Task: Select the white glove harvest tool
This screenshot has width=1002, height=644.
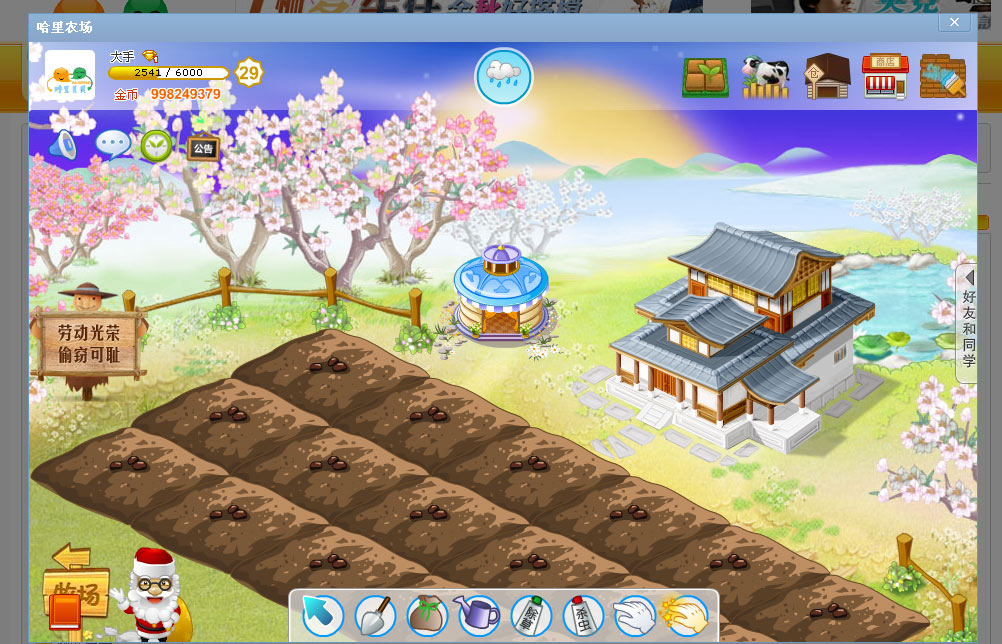Action: tap(633, 615)
